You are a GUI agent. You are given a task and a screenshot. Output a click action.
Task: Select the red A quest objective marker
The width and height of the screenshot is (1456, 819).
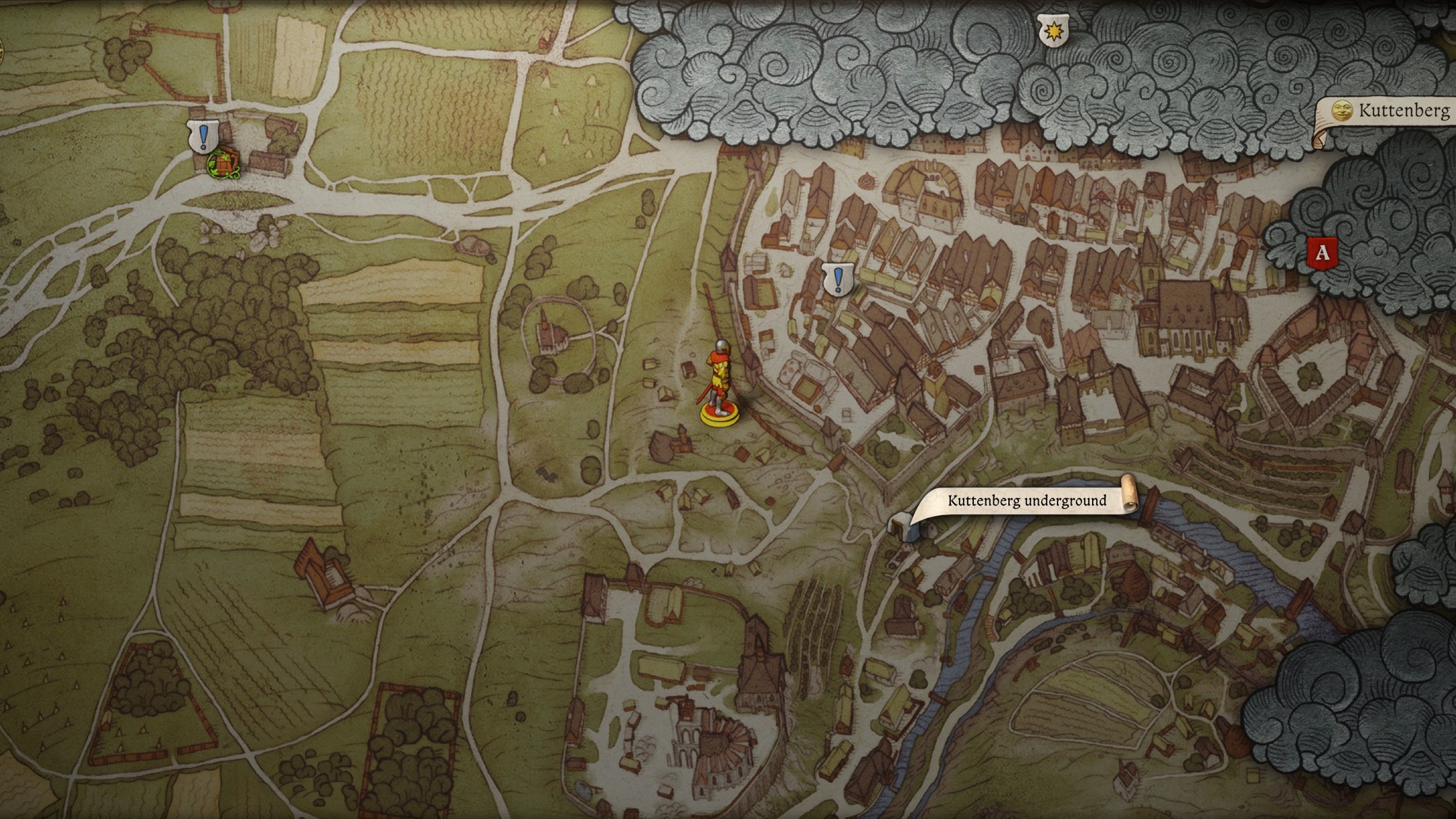click(x=1322, y=253)
